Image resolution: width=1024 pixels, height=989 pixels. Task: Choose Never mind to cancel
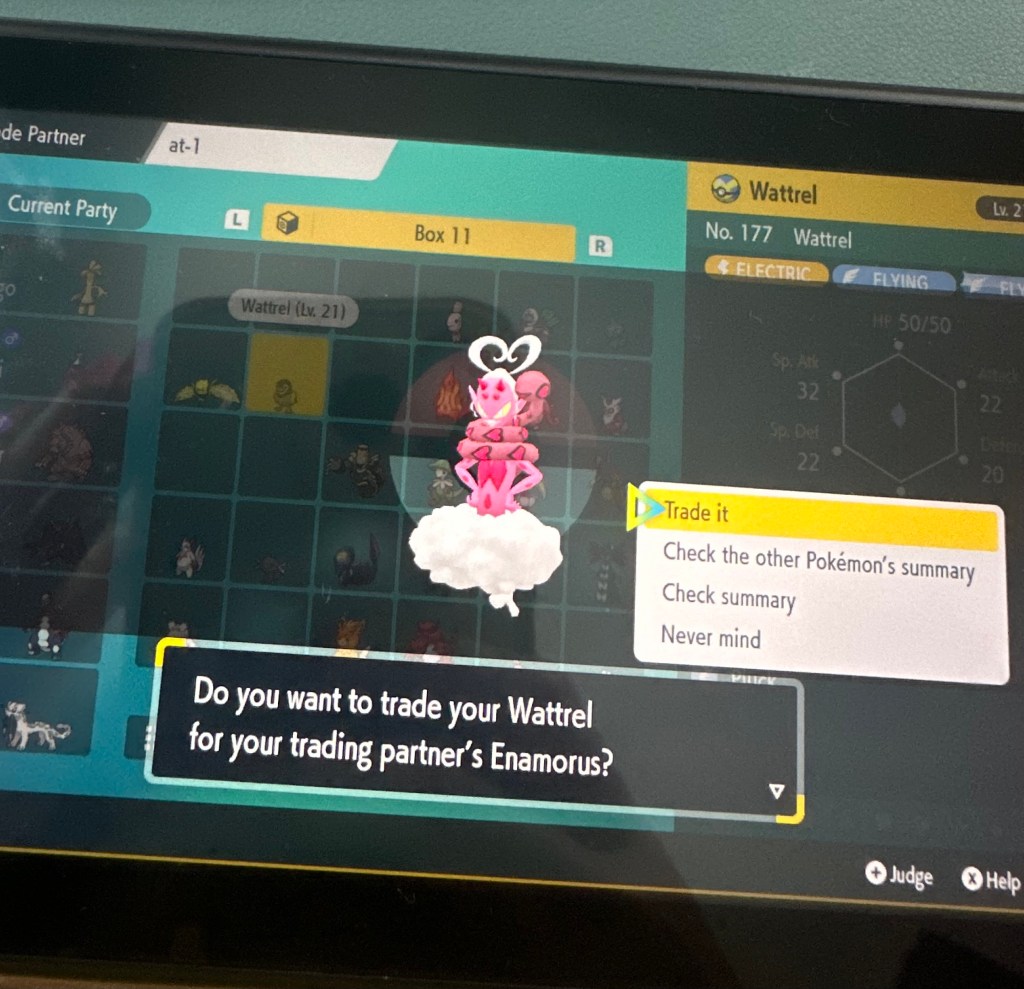tap(711, 637)
